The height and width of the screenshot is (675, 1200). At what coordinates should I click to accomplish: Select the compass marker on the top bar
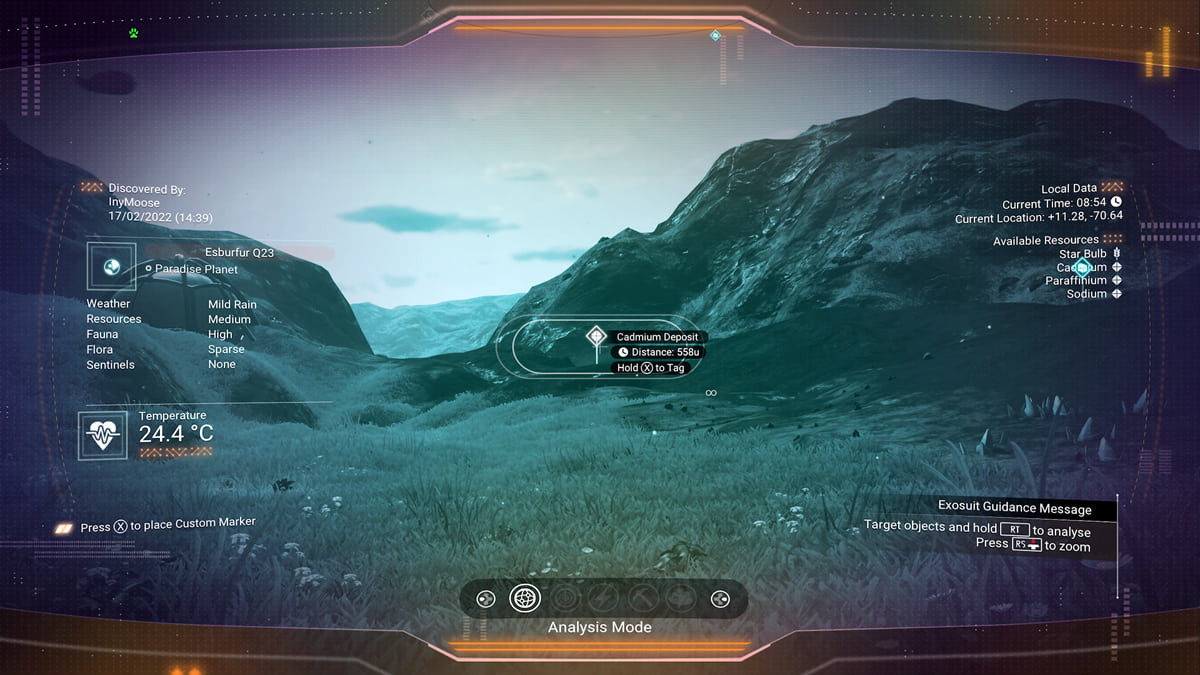[715, 36]
